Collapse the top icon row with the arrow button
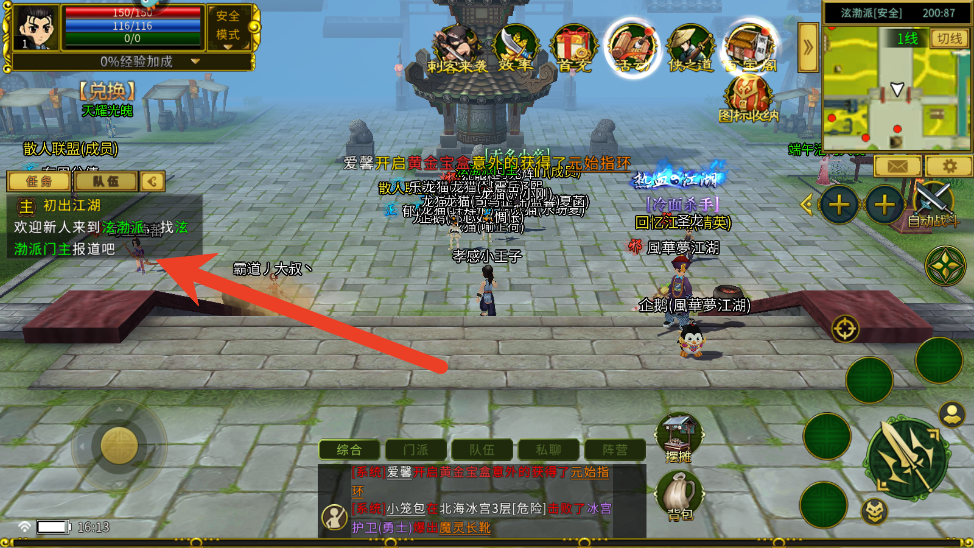The height and width of the screenshot is (548, 974). coord(807,43)
